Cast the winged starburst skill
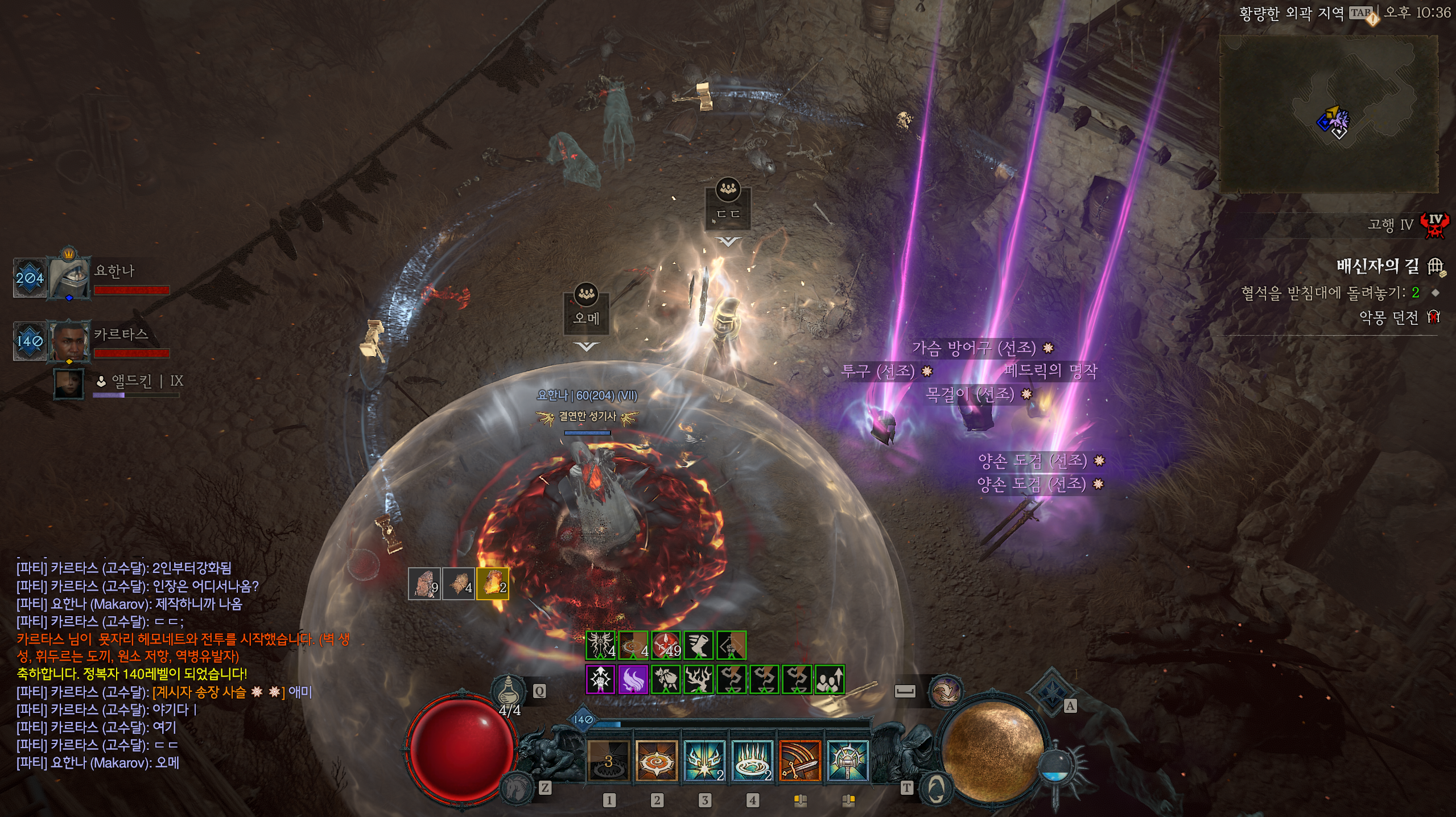This screenshot has width=1456, height=817. [704, 761]
